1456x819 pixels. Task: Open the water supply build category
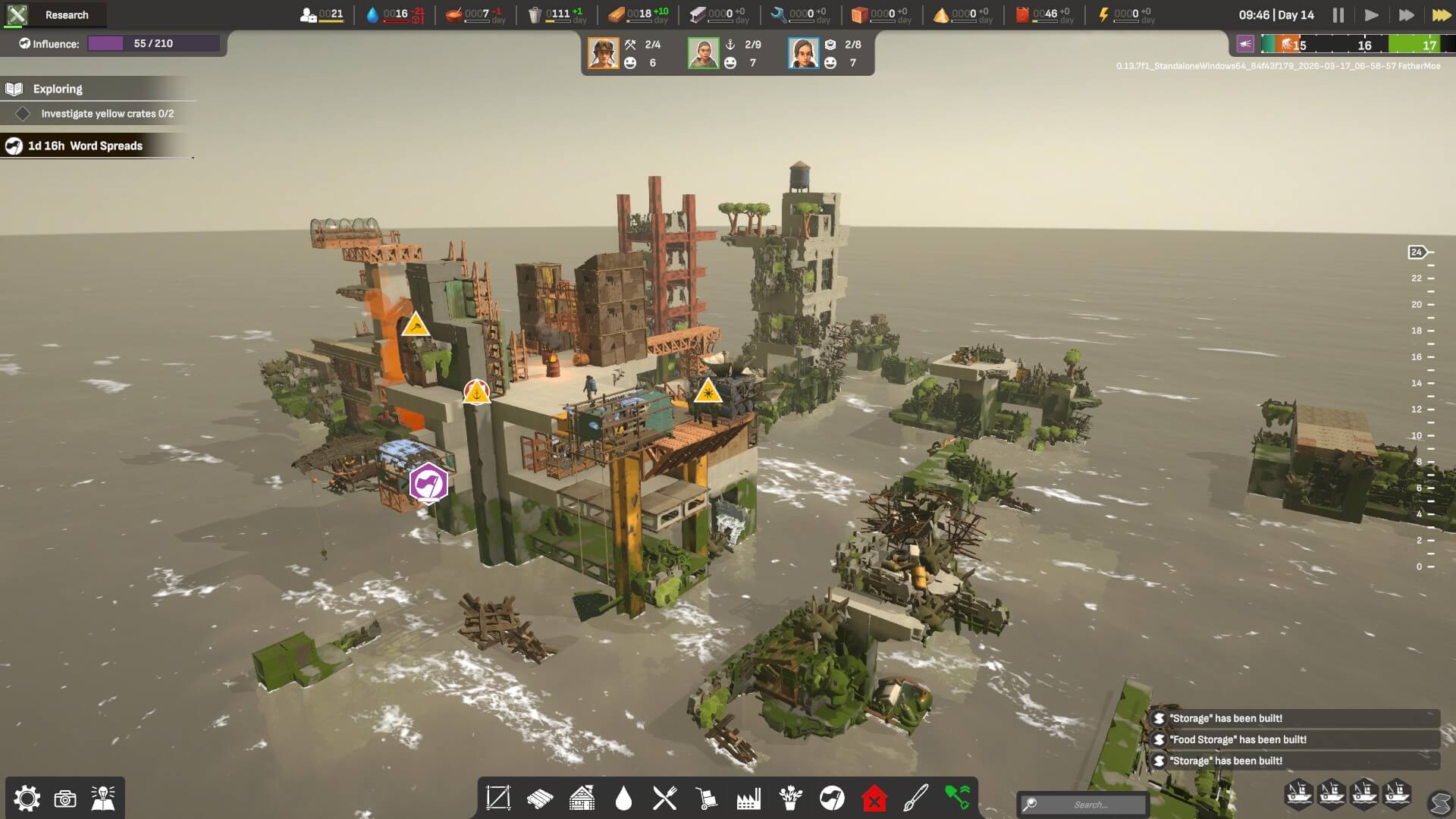click(623, 798)
